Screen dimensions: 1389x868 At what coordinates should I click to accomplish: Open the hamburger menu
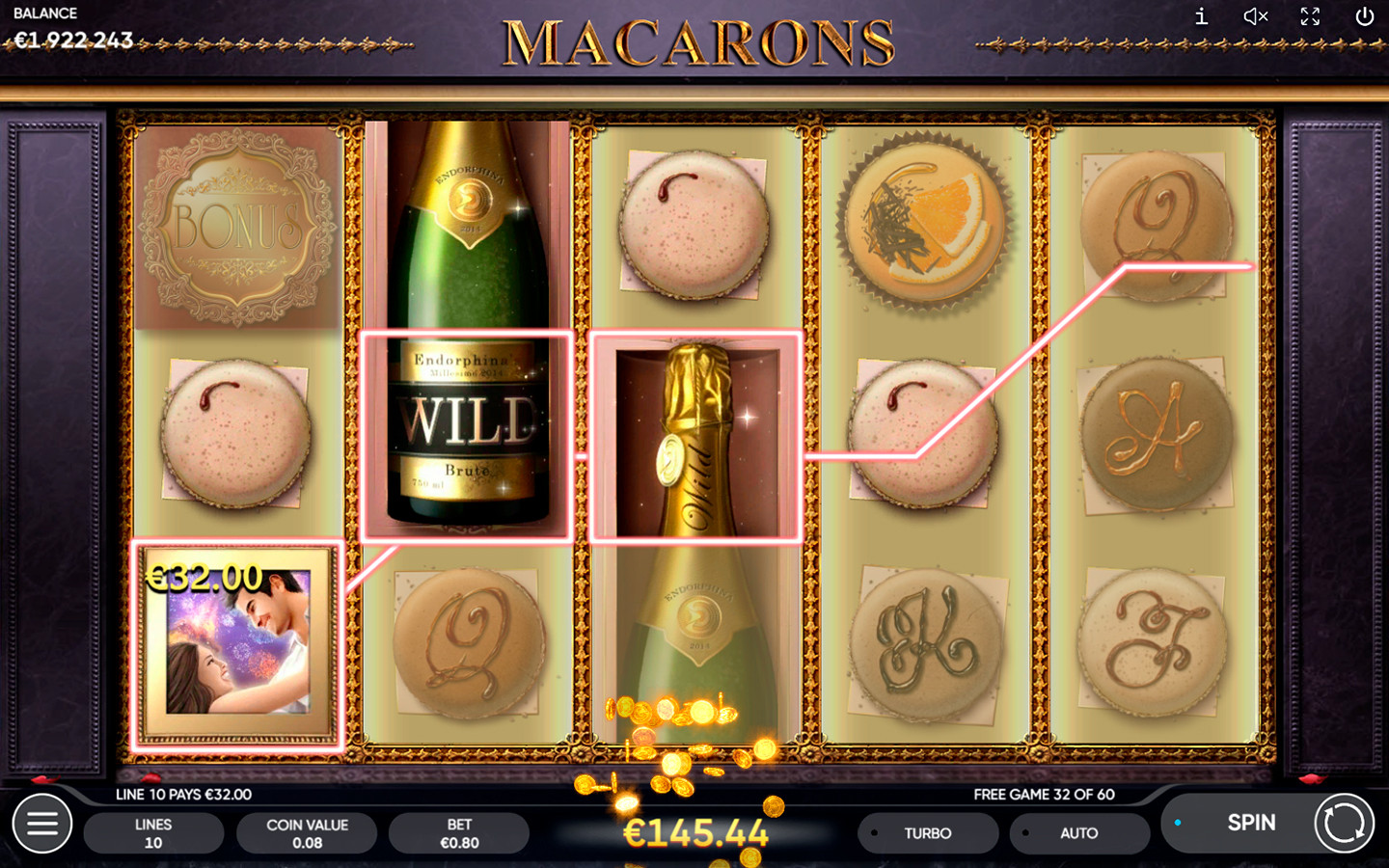42,824
